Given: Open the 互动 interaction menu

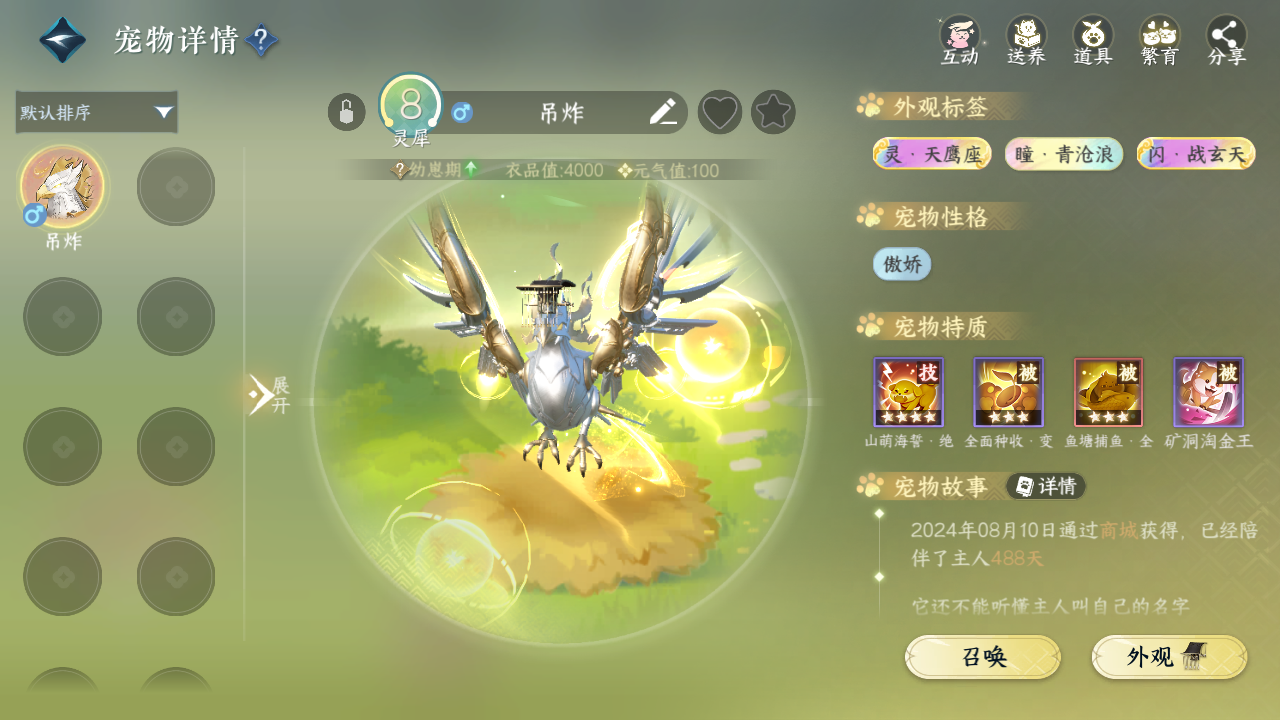Looking at the screenshot, I should pos(959,40).
